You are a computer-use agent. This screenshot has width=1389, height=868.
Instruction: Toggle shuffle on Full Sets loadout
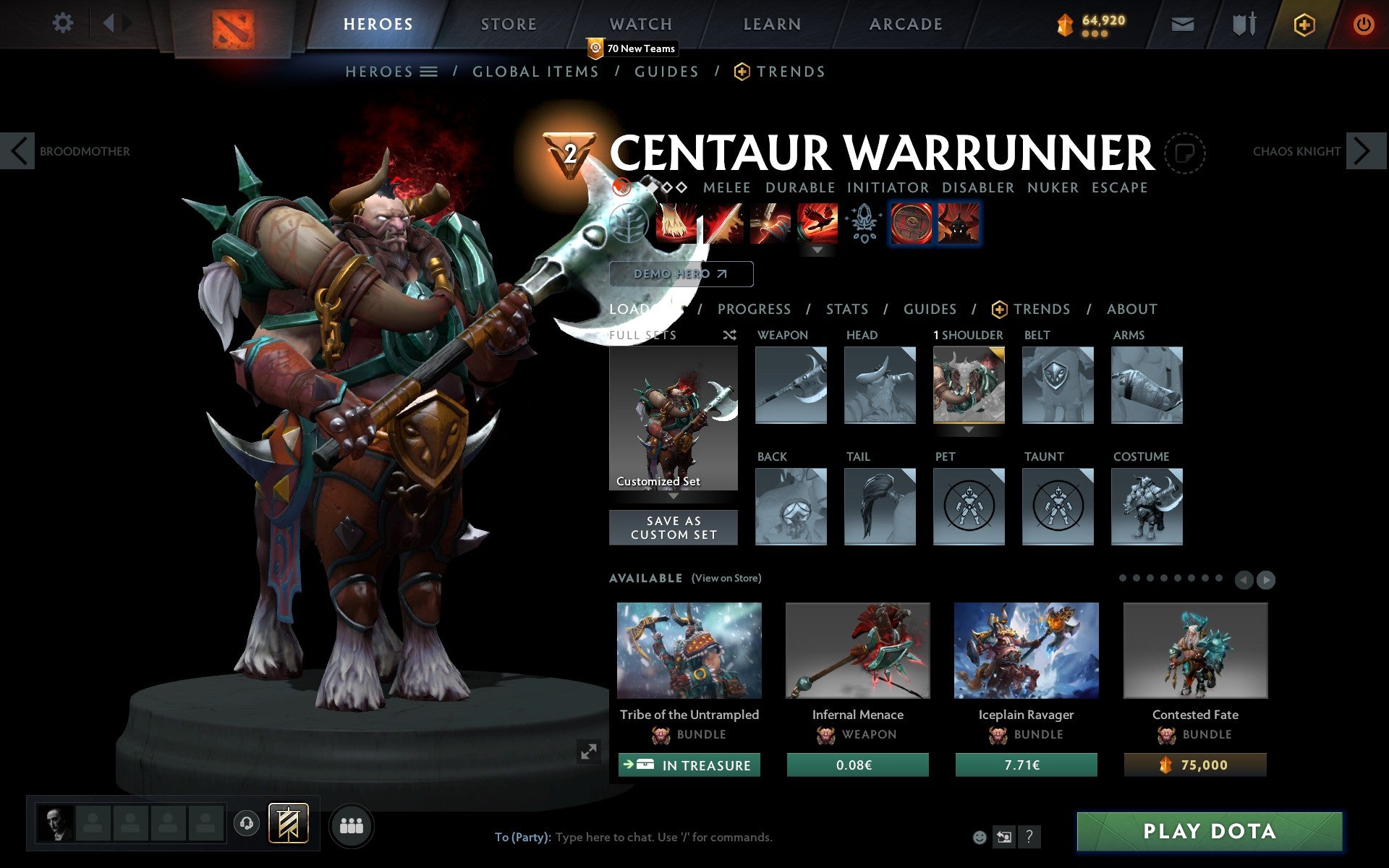pos(729,335)
